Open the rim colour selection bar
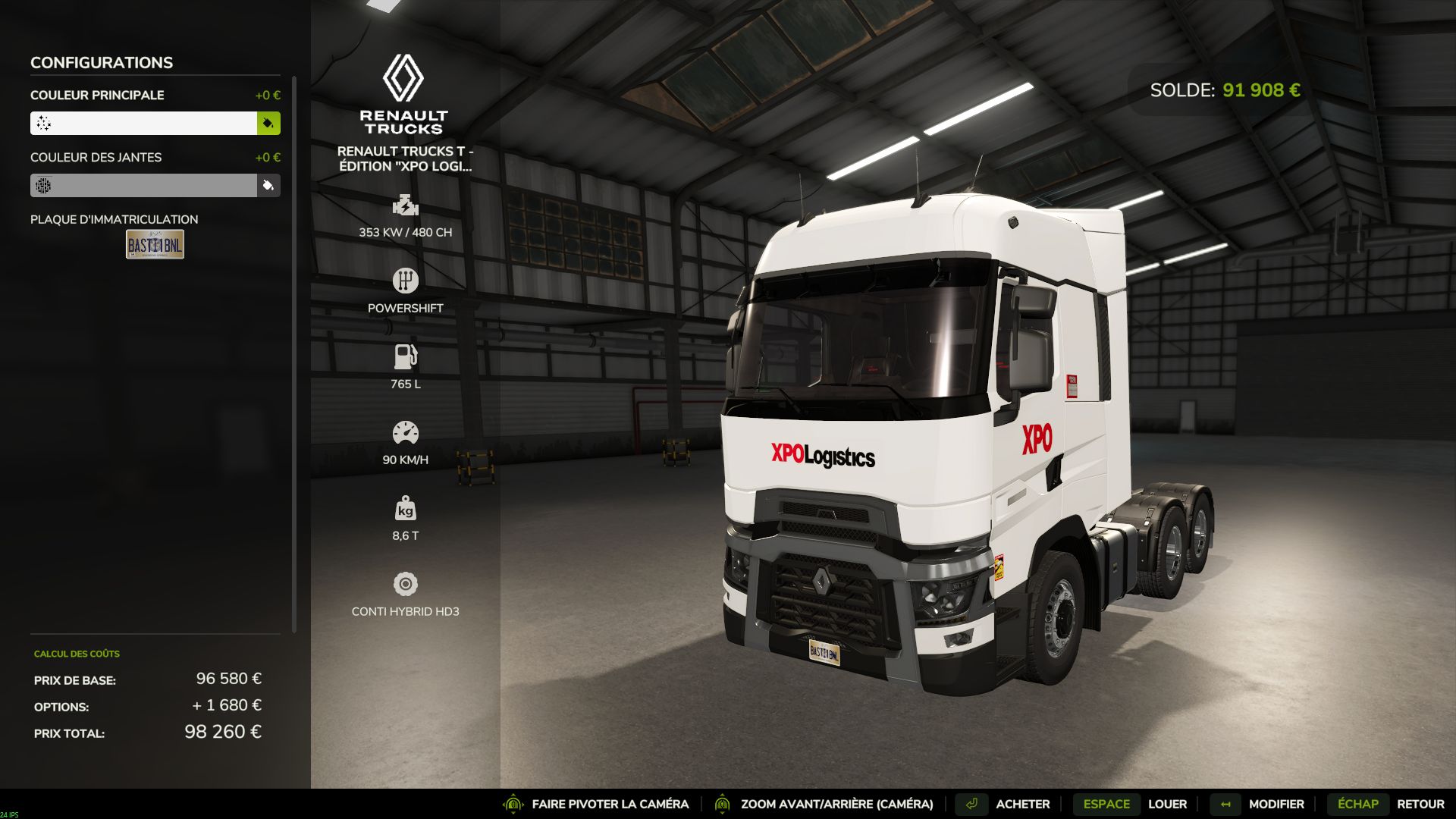This screenshot has width=1456, height=819. pos(143,185)
